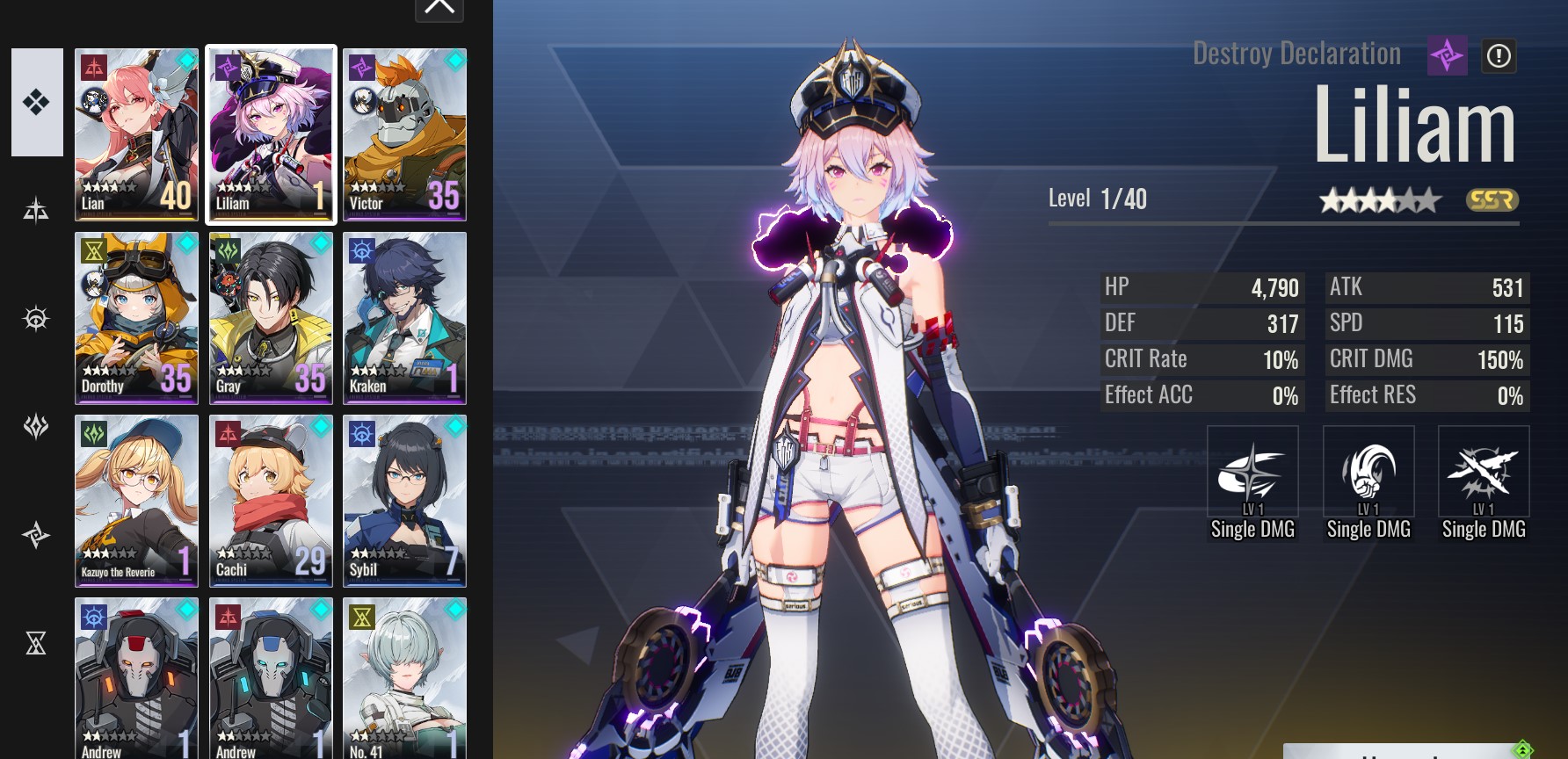Choose Victor from the roster
The width and height of the screenshot is (1568, 759).
point(404,134)
